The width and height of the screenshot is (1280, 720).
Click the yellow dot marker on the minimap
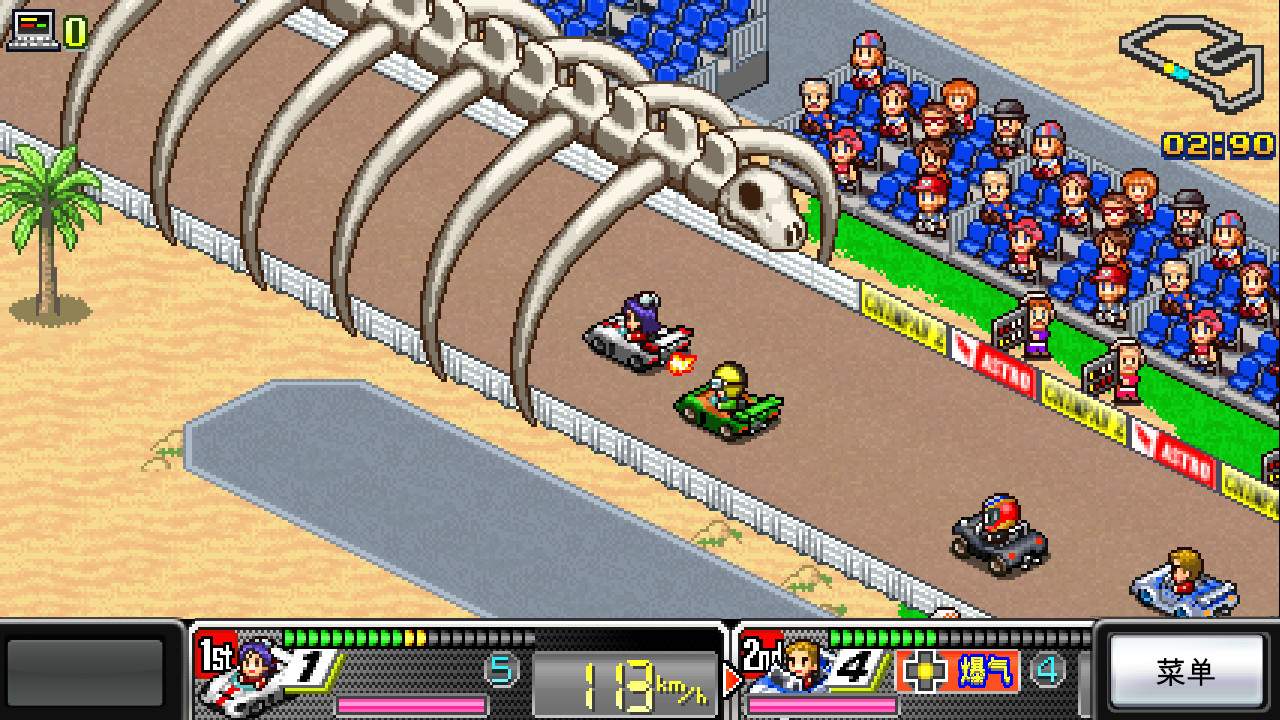coord(1168,68)
